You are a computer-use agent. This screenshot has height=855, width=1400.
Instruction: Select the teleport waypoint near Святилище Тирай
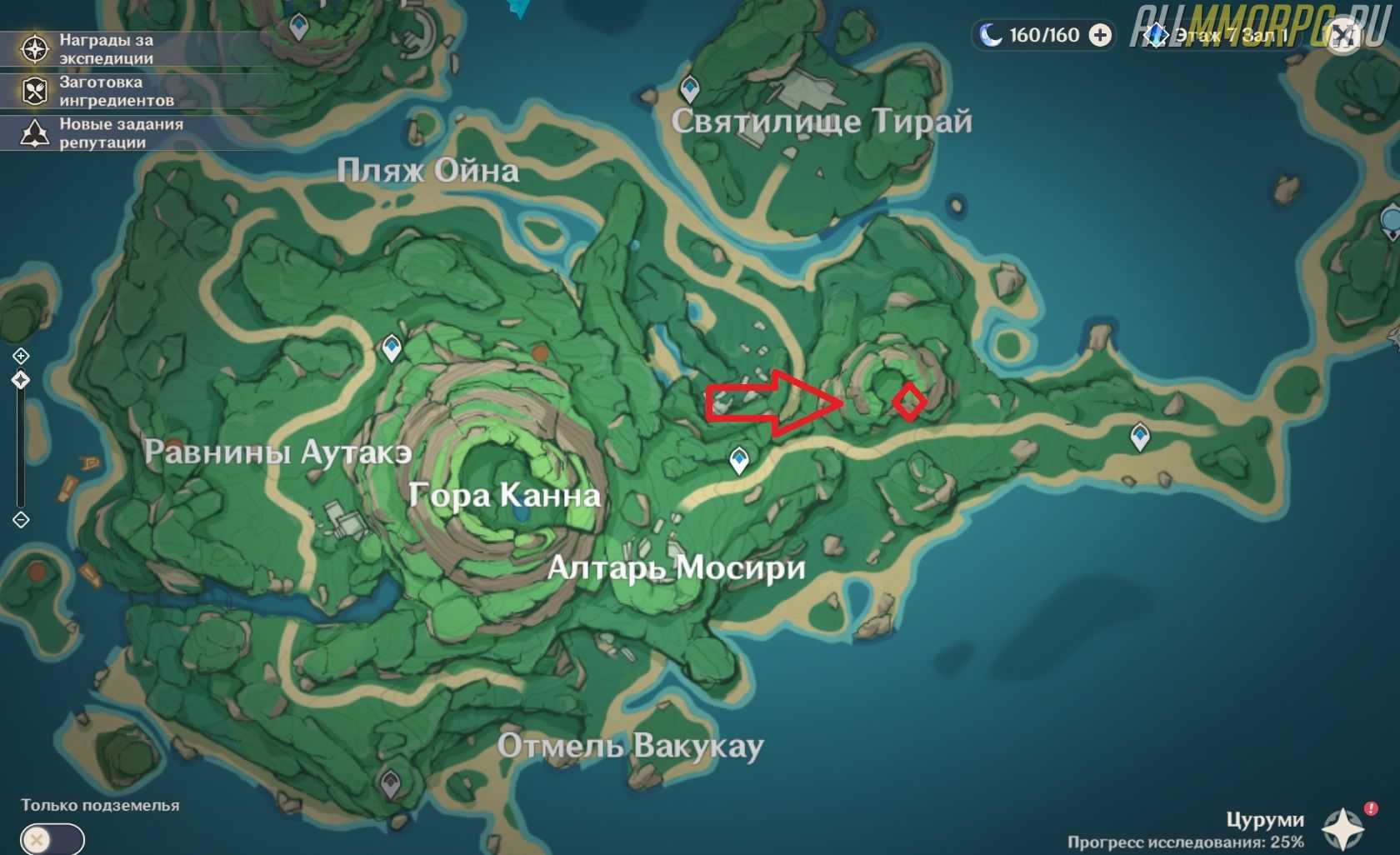pyautogui.click(x=689, y=87)
